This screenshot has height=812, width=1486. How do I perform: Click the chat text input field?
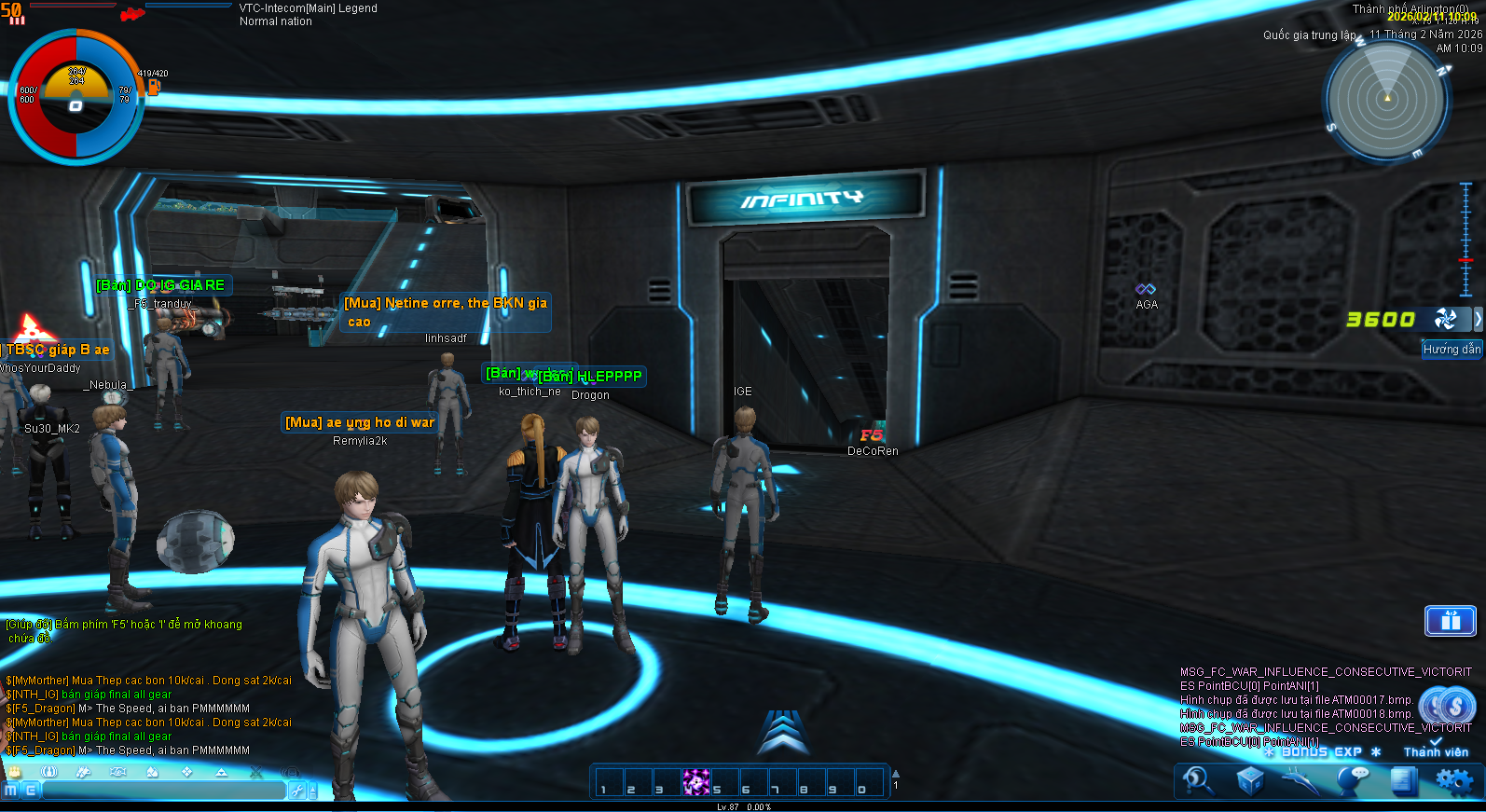(163, 791)
